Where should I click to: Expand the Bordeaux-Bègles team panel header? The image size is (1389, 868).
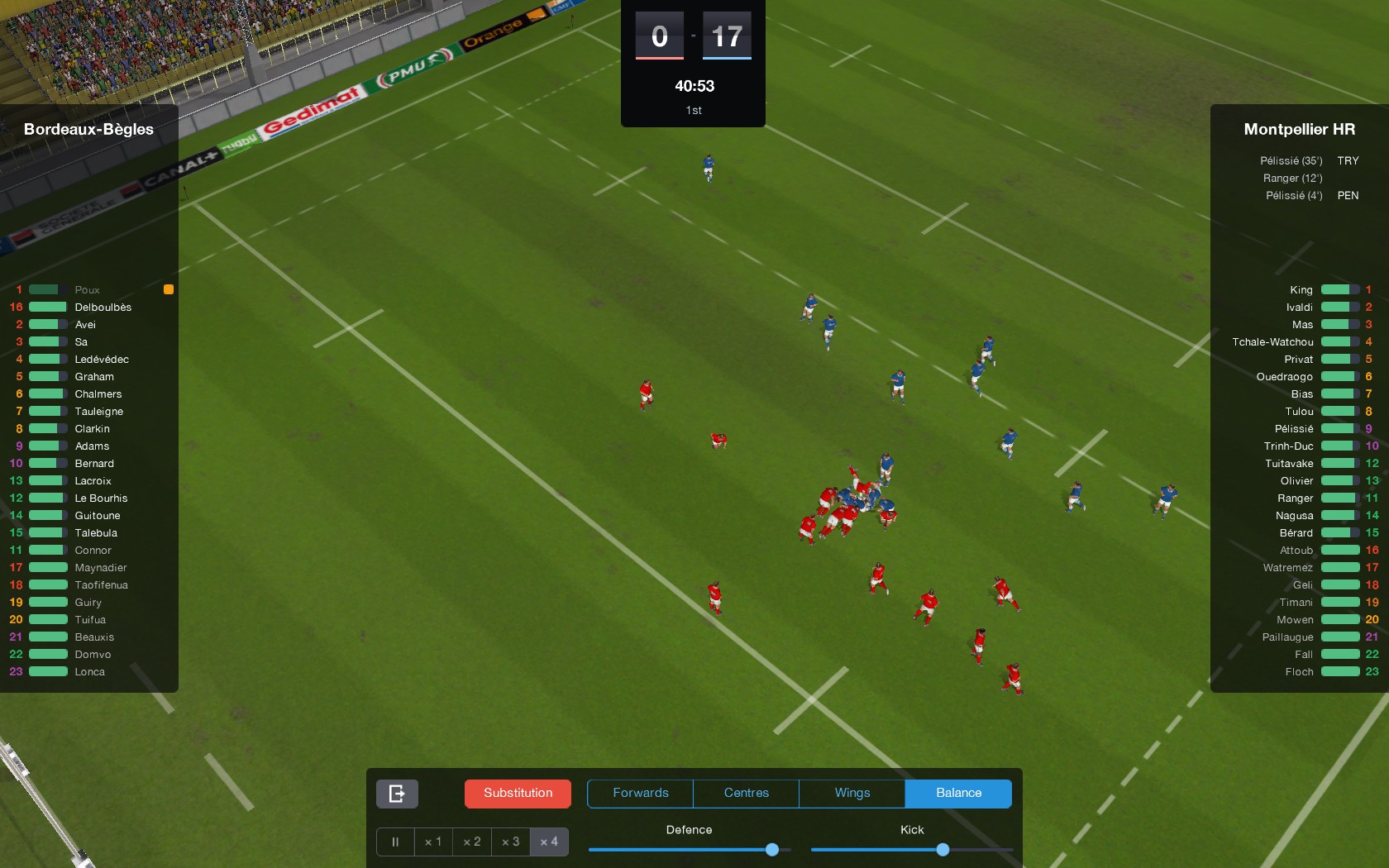[88, 129]
